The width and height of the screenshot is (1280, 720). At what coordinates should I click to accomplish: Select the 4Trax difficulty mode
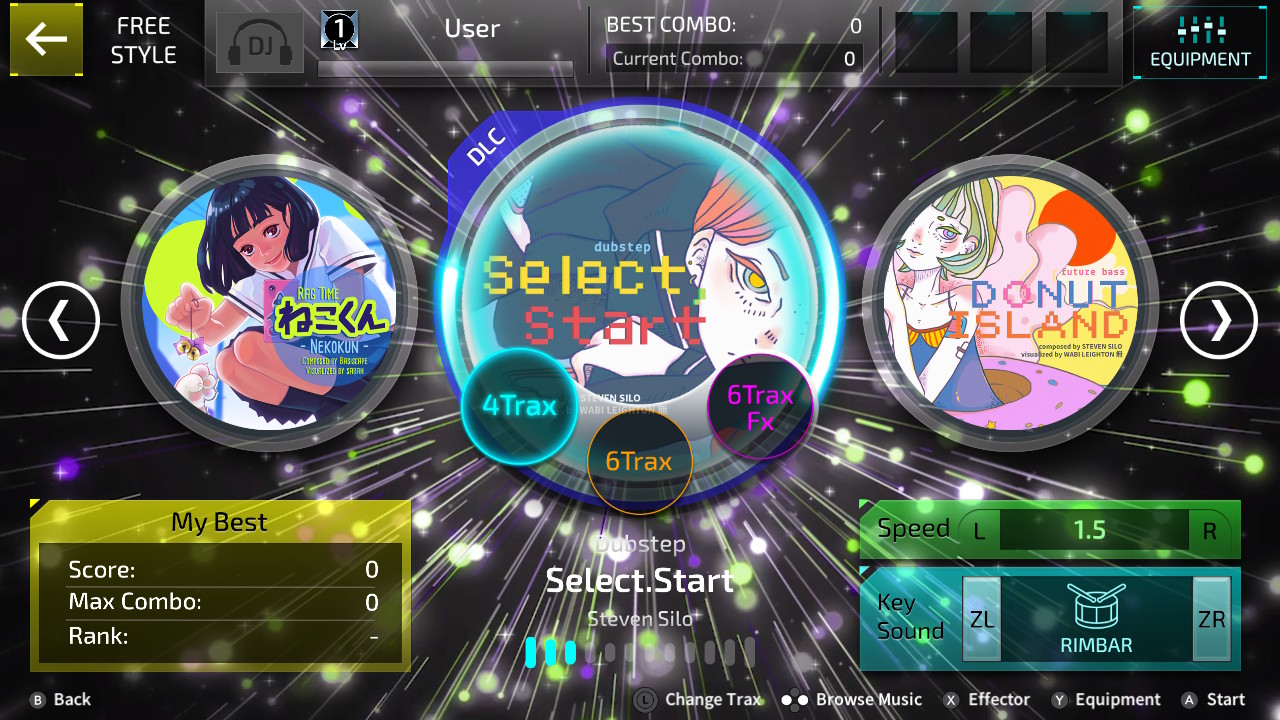520,405
